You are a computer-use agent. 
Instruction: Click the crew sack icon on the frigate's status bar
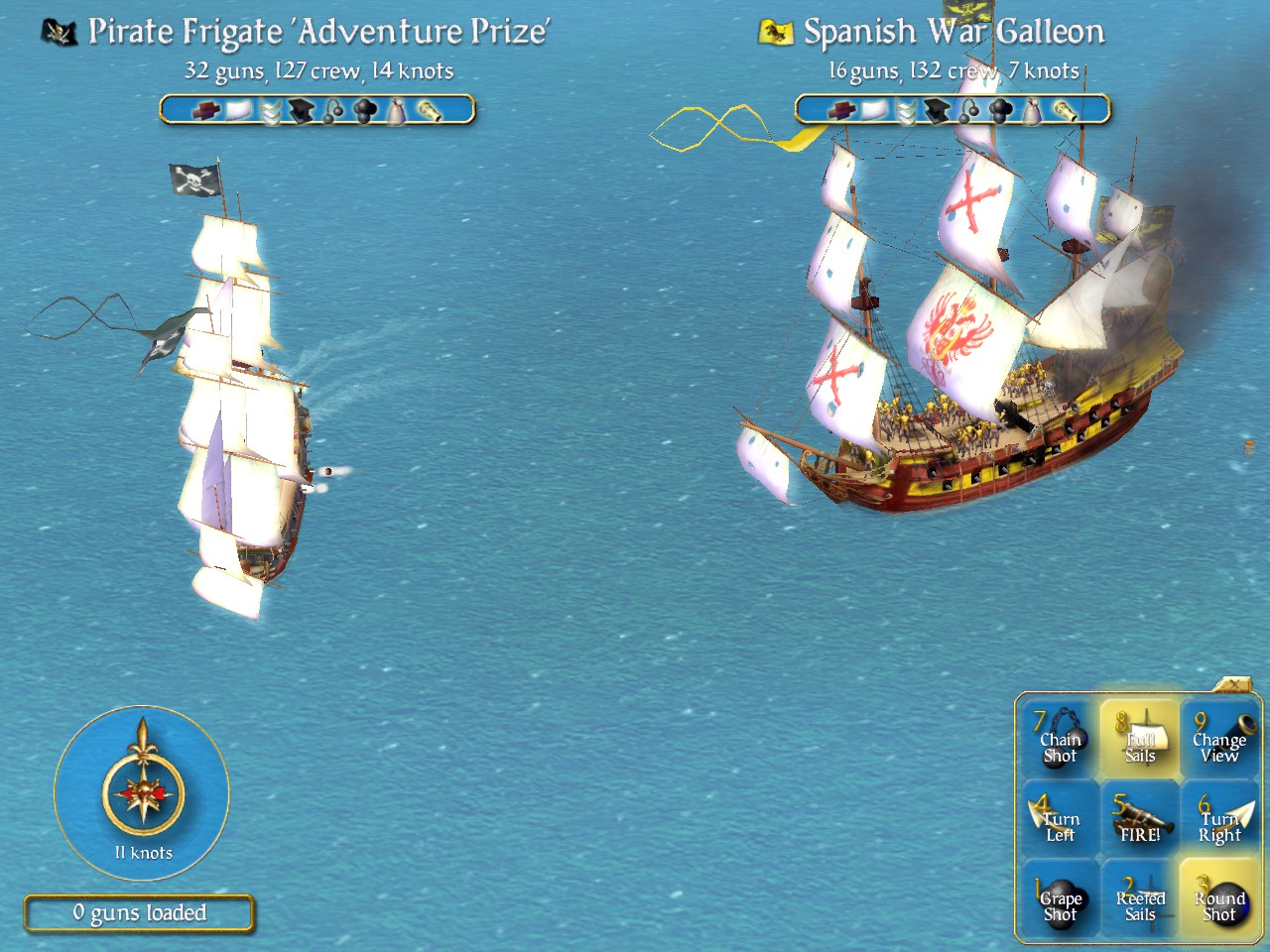[395, 111]
